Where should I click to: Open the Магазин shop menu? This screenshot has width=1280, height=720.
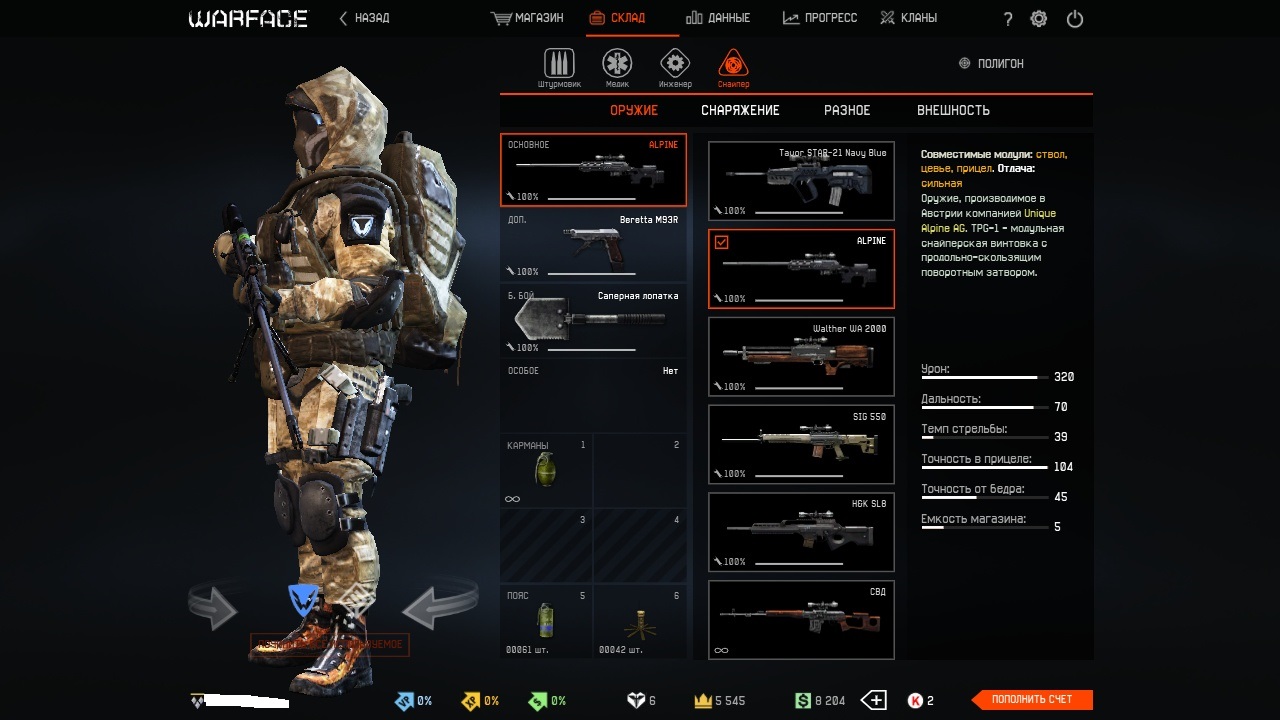pyautogui.click(x=528, y=18)
